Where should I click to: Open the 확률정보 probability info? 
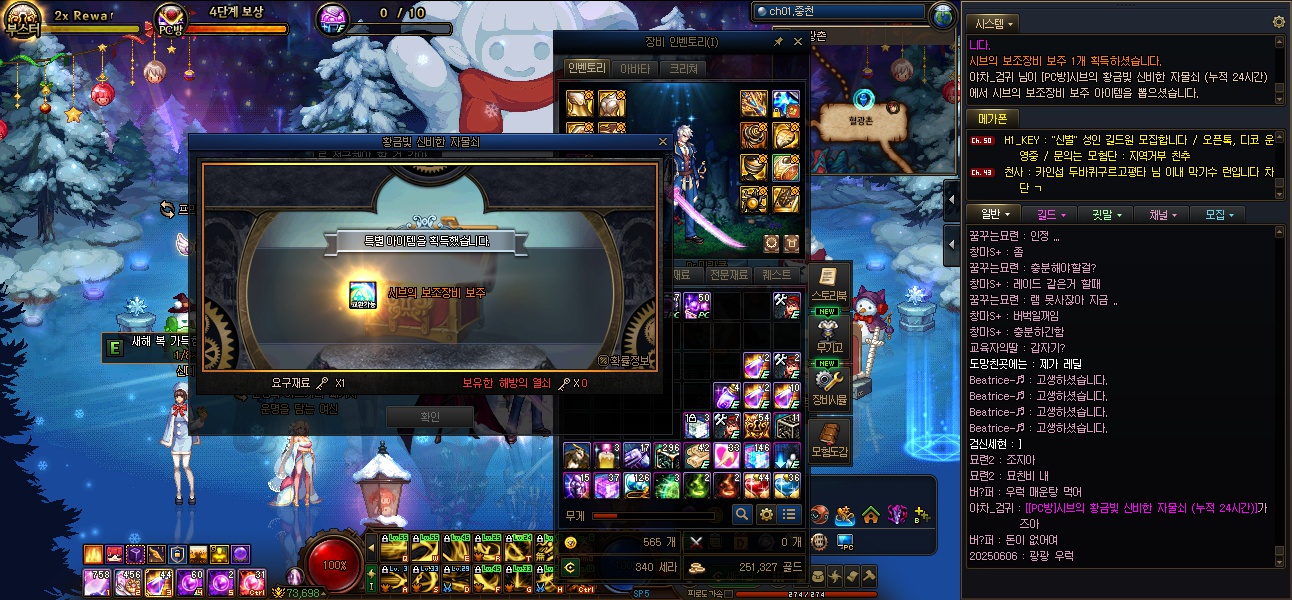point(626,360)
